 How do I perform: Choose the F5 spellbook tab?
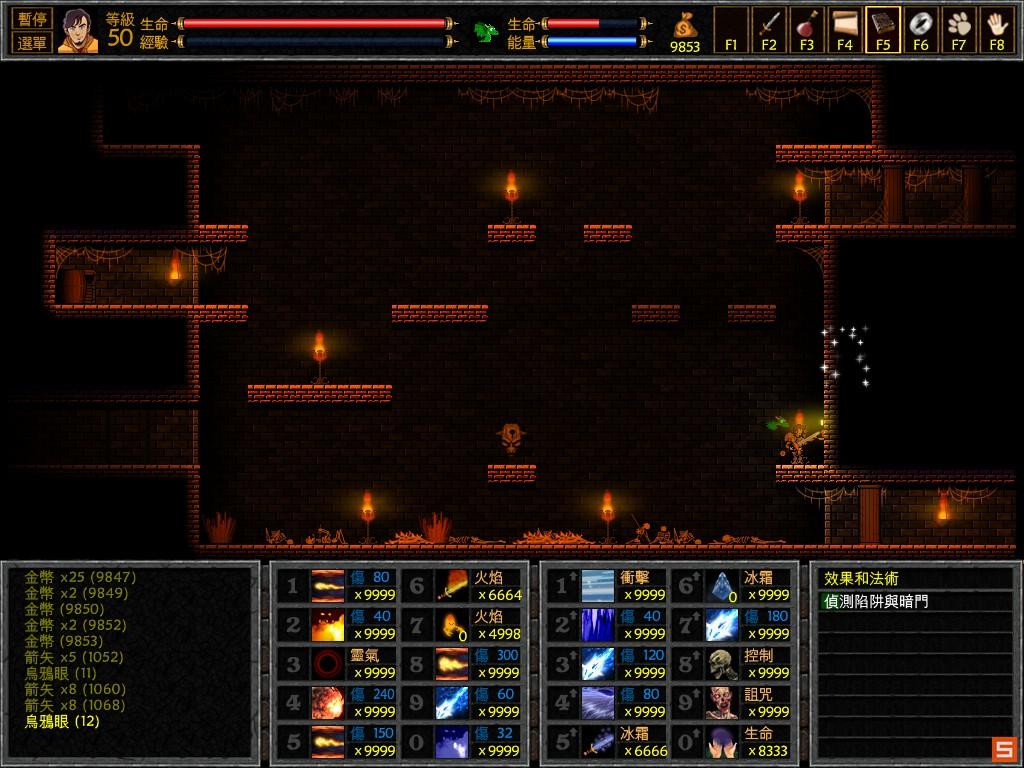pos(883,29)
